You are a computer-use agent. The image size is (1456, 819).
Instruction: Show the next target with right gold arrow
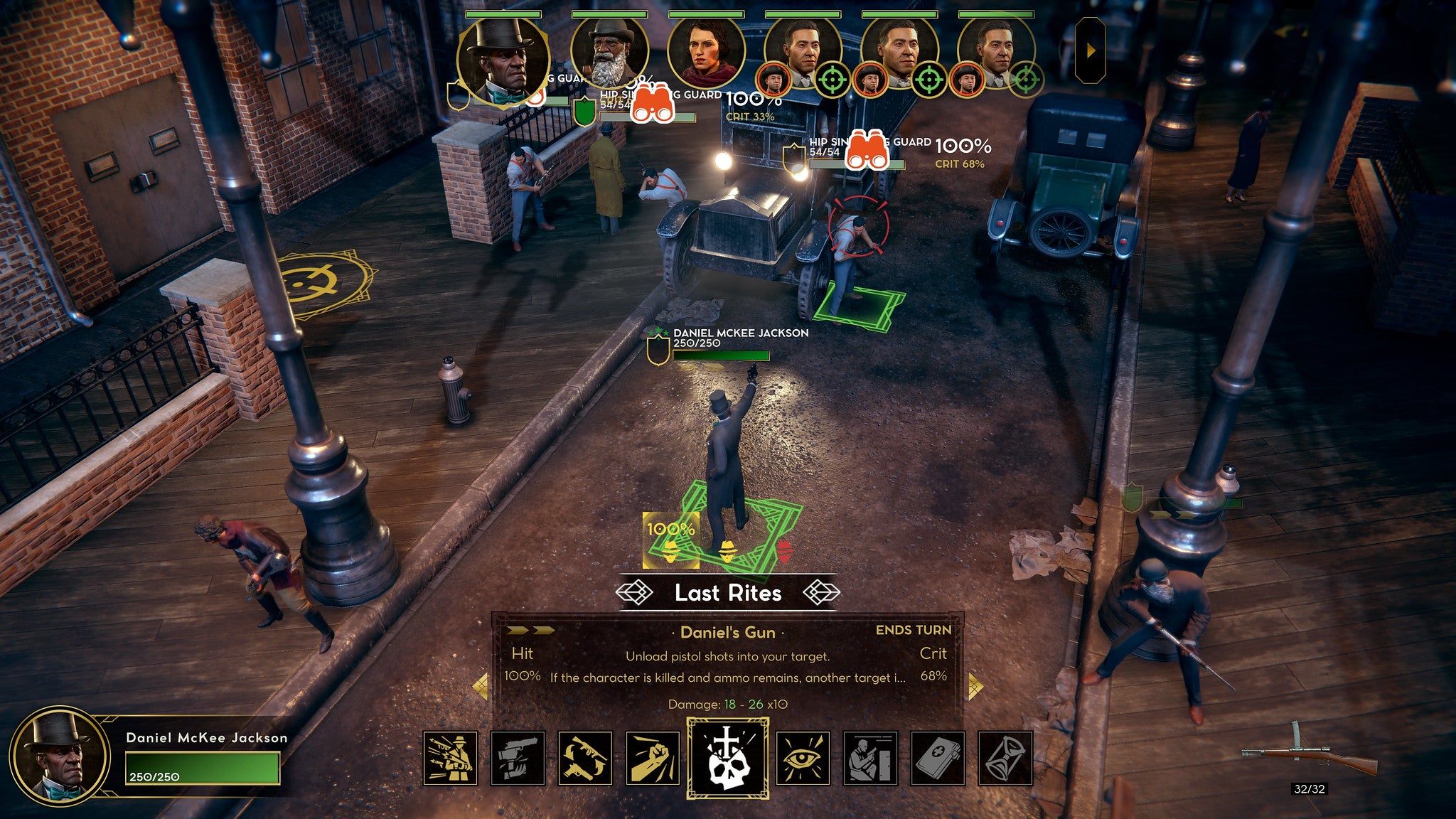click(975, 686)
